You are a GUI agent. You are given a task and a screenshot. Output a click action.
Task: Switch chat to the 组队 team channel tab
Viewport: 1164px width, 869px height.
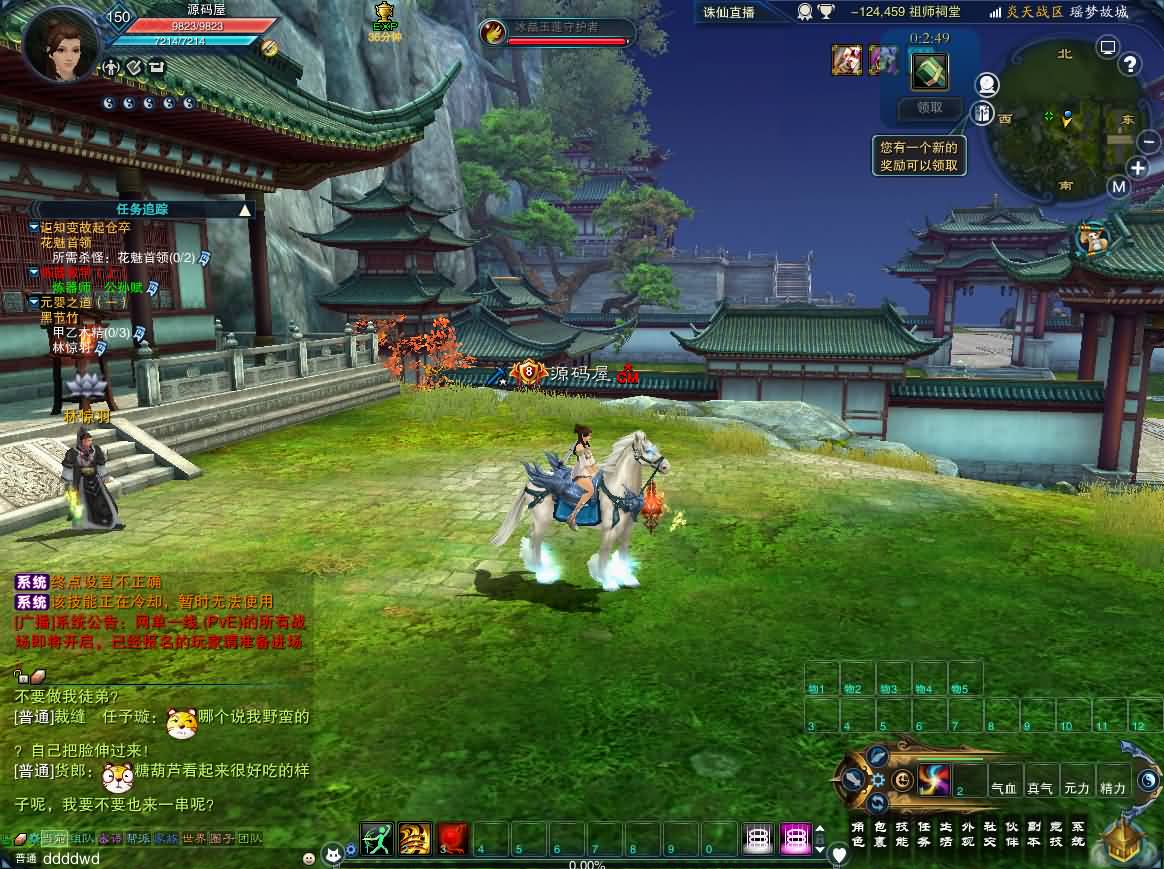tap(82, 839)
